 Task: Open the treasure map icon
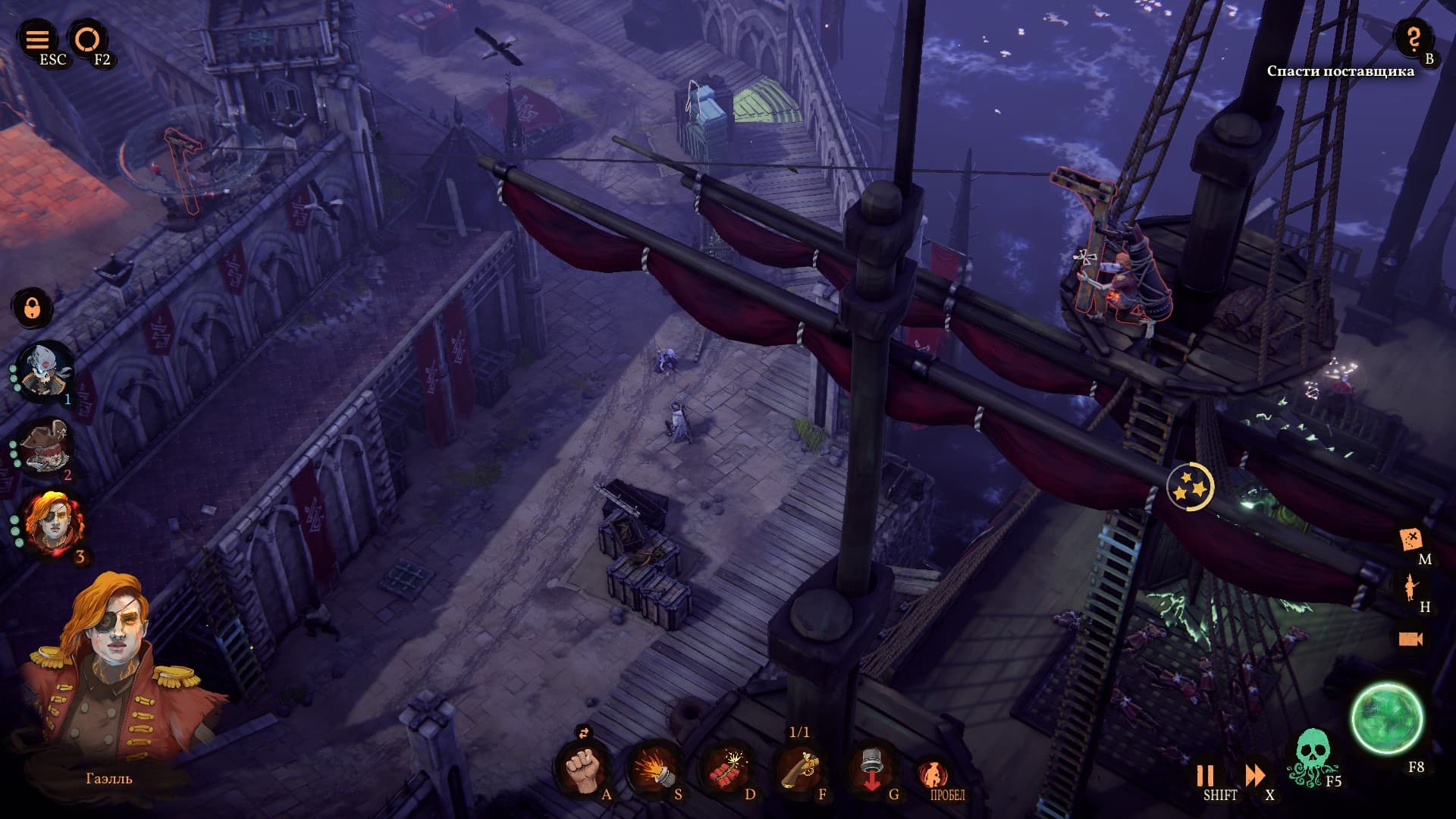[1411, 539]
